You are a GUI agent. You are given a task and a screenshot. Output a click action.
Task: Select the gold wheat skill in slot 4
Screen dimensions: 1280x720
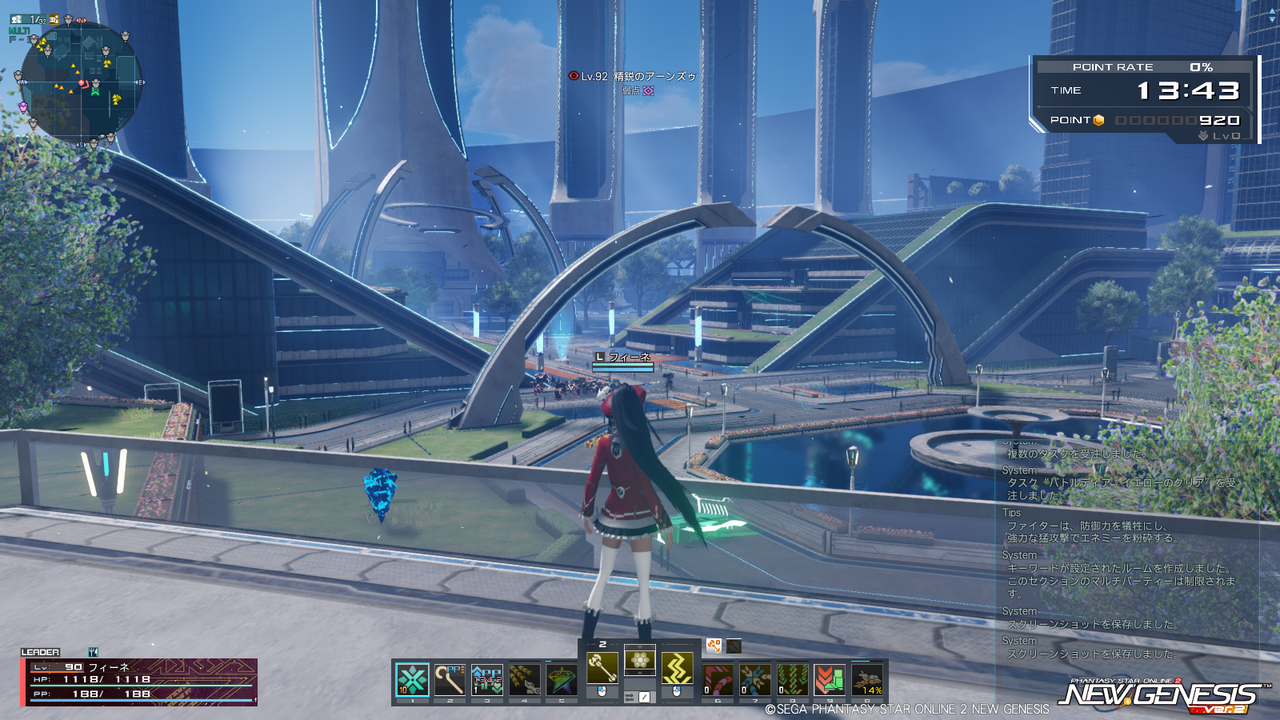pos(524,680)
